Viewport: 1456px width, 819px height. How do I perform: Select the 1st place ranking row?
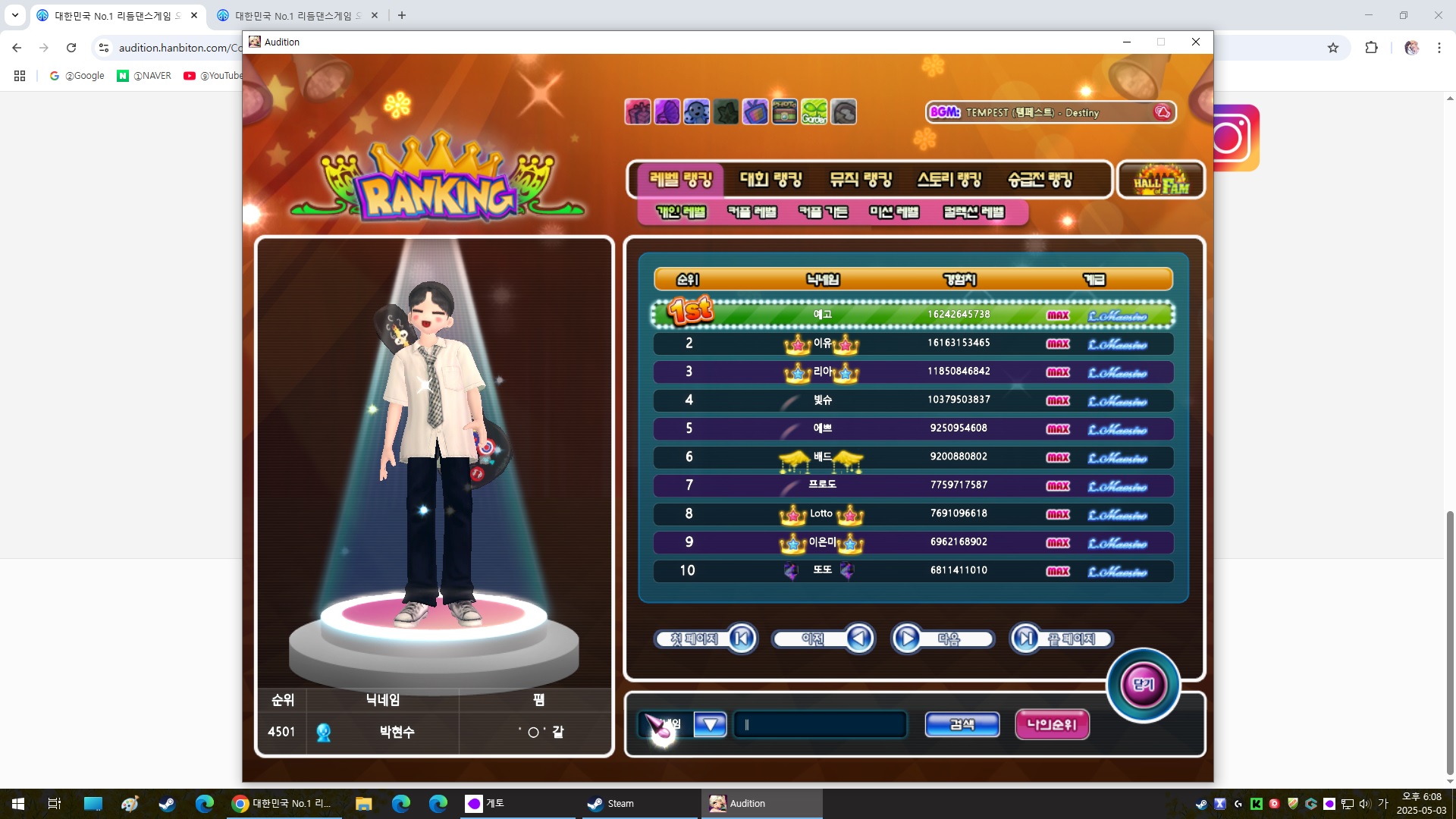(x=913, y=315)
